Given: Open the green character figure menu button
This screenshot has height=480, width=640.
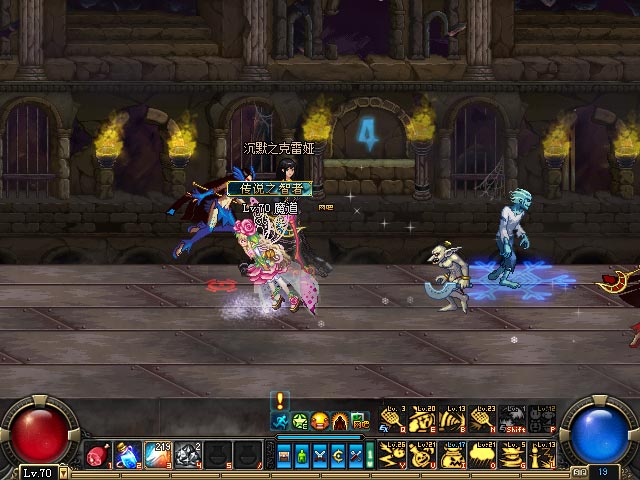Looking at the screenshot, I should [302, 456].
